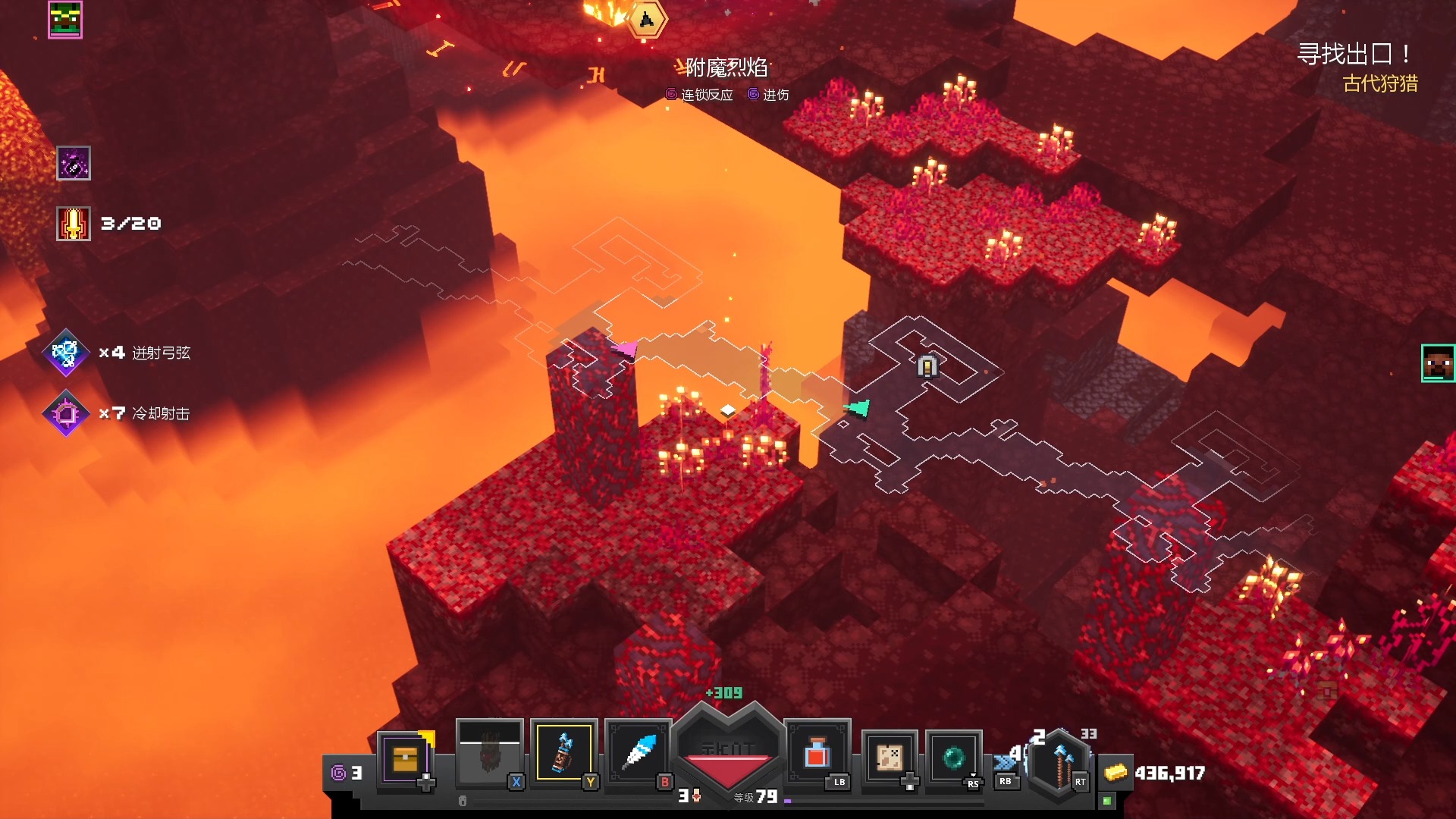1456x819 pixels.
Task: Click the exit door marker on map overlay
Action: tap(927, 367)
